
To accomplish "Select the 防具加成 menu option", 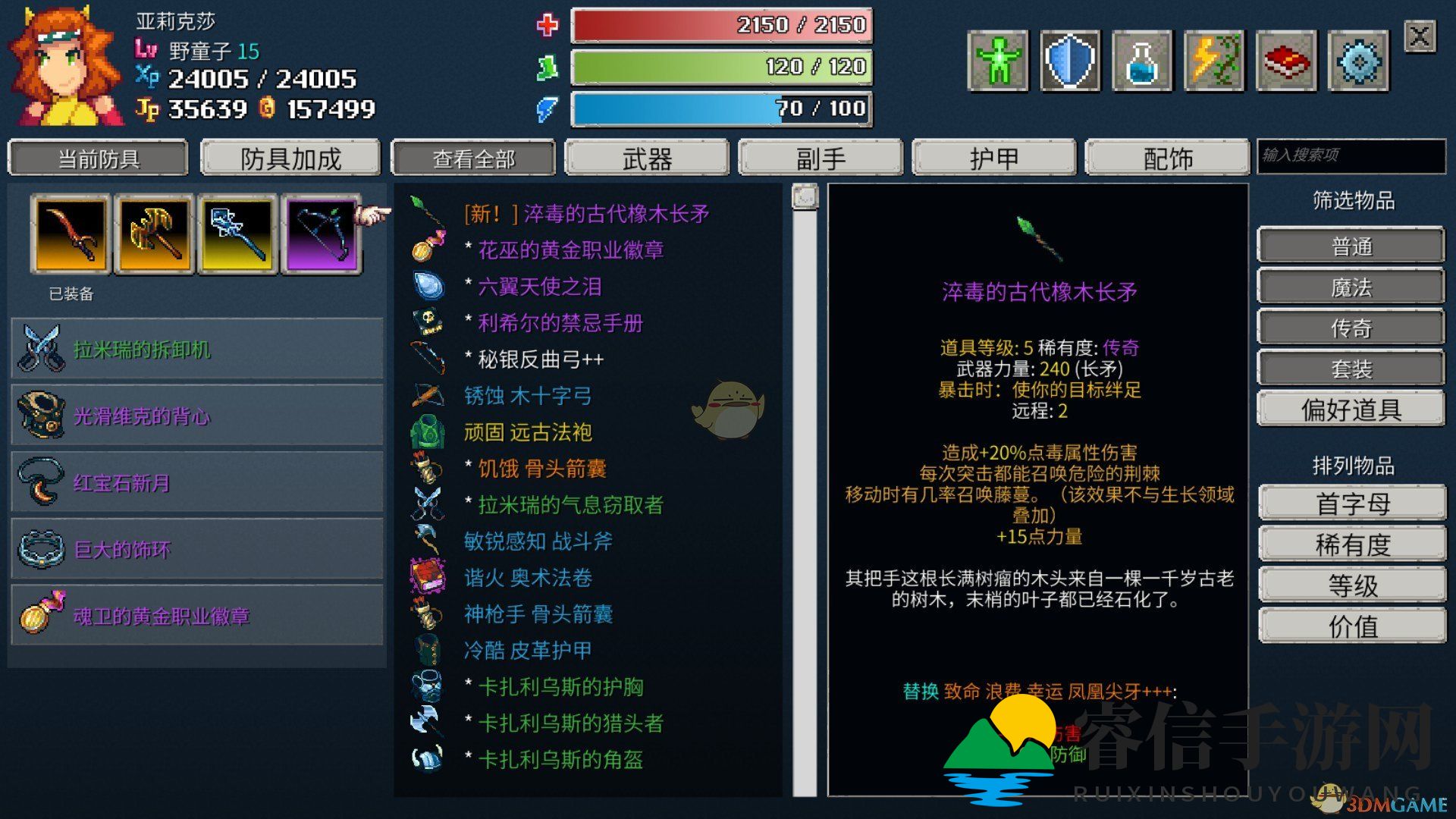I will [x=290, y=158].
